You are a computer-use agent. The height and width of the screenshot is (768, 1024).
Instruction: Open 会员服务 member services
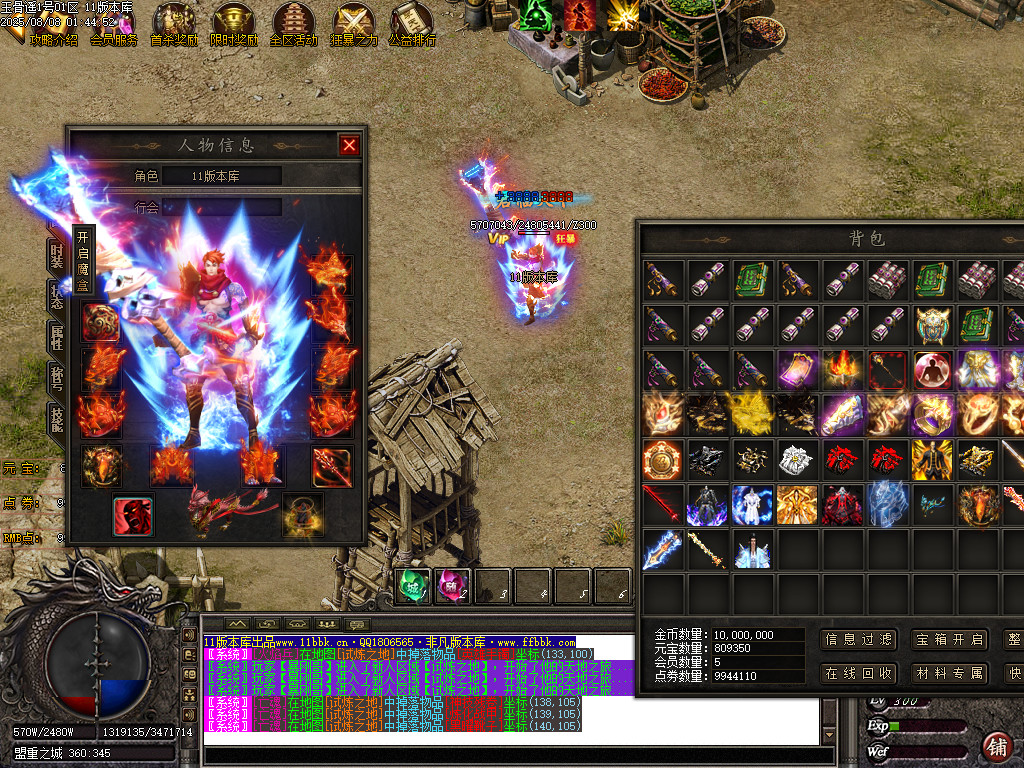[113, 25]
